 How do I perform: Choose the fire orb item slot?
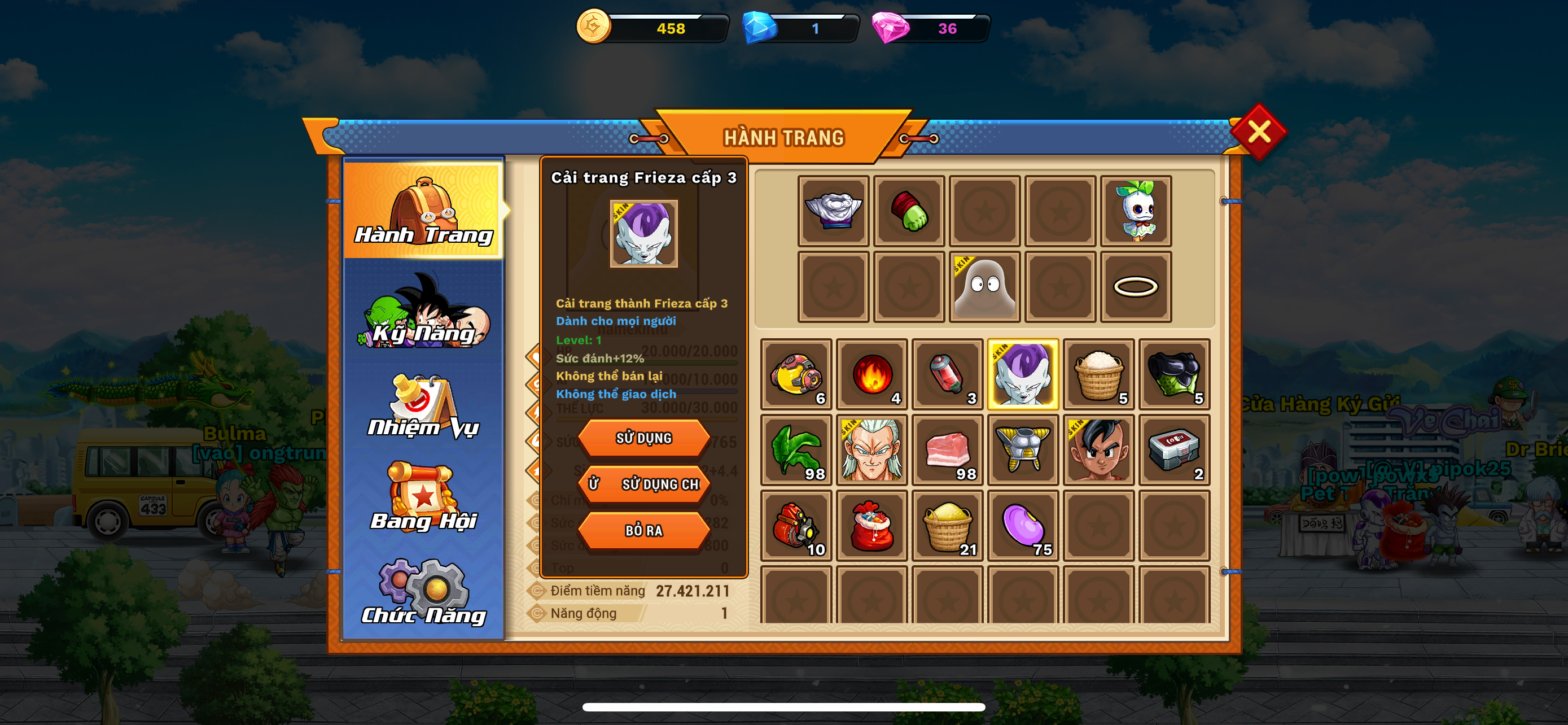[871, 374]
